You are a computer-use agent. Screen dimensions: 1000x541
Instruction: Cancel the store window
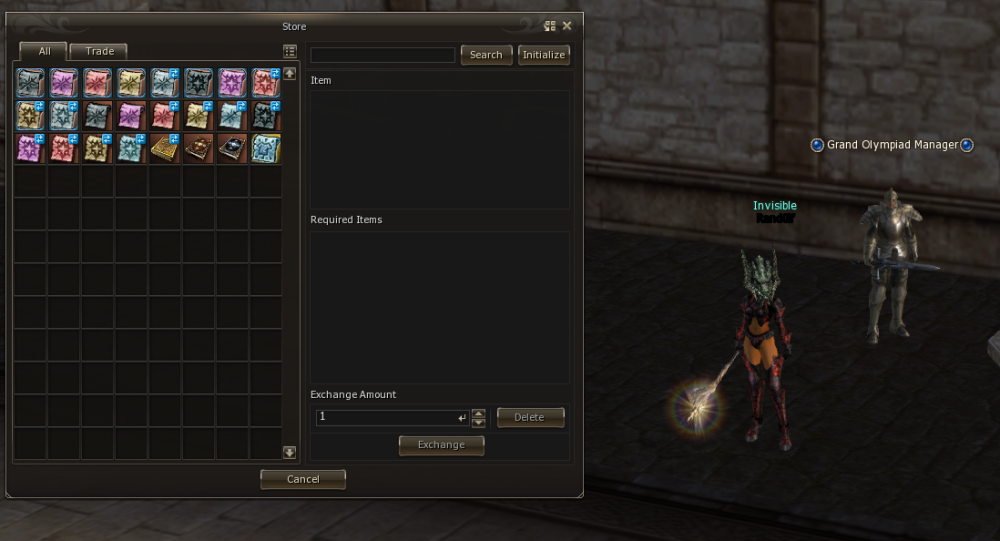pyautogui.click(x=303, y=479)
